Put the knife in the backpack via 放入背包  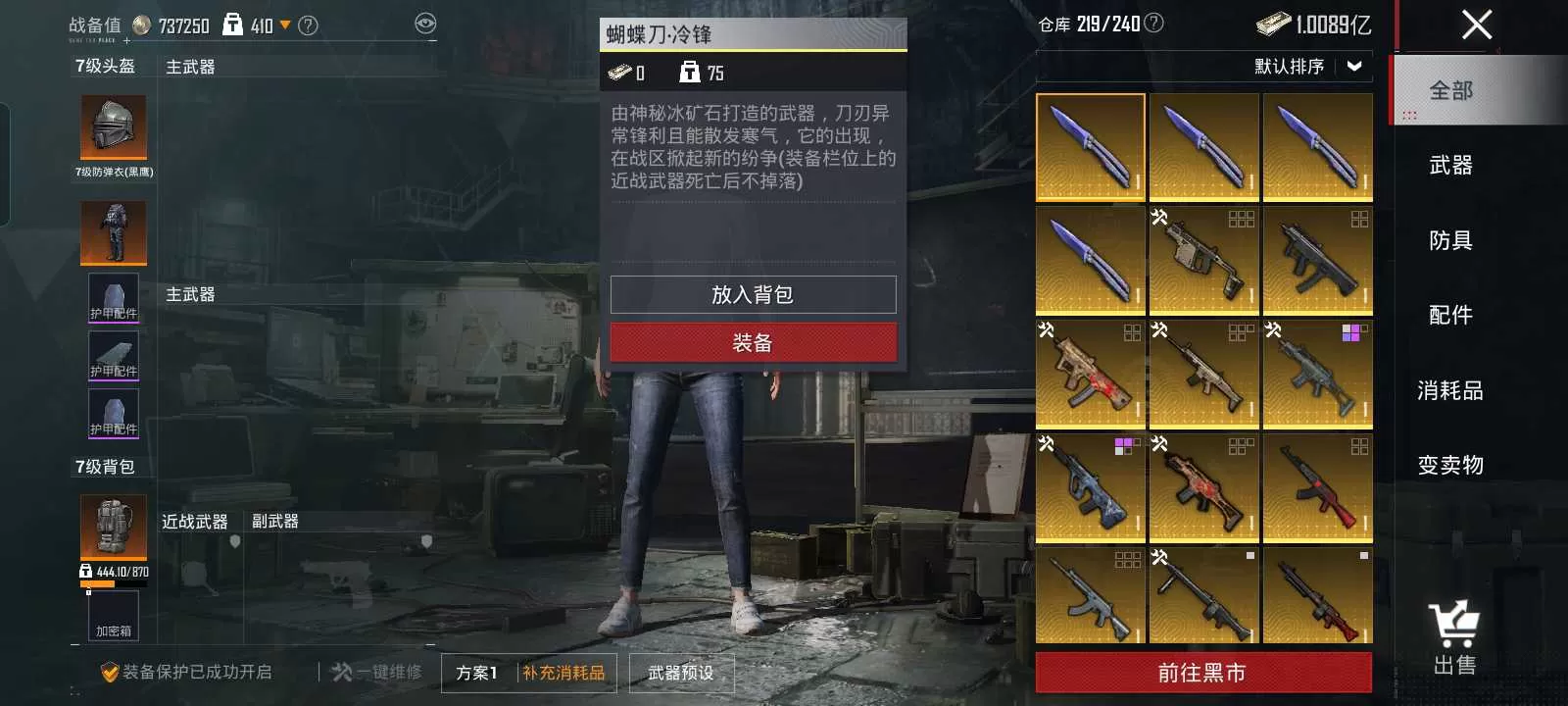coord(753,295)
